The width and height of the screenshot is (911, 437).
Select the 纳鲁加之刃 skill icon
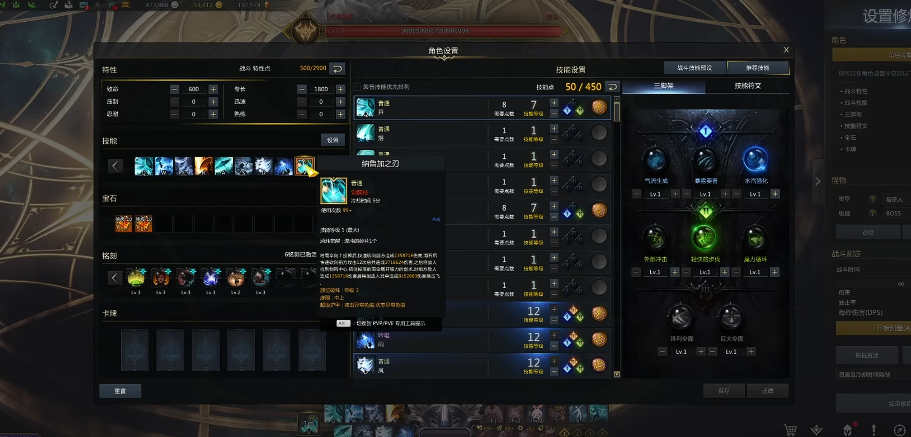click(x=305, y=165)
